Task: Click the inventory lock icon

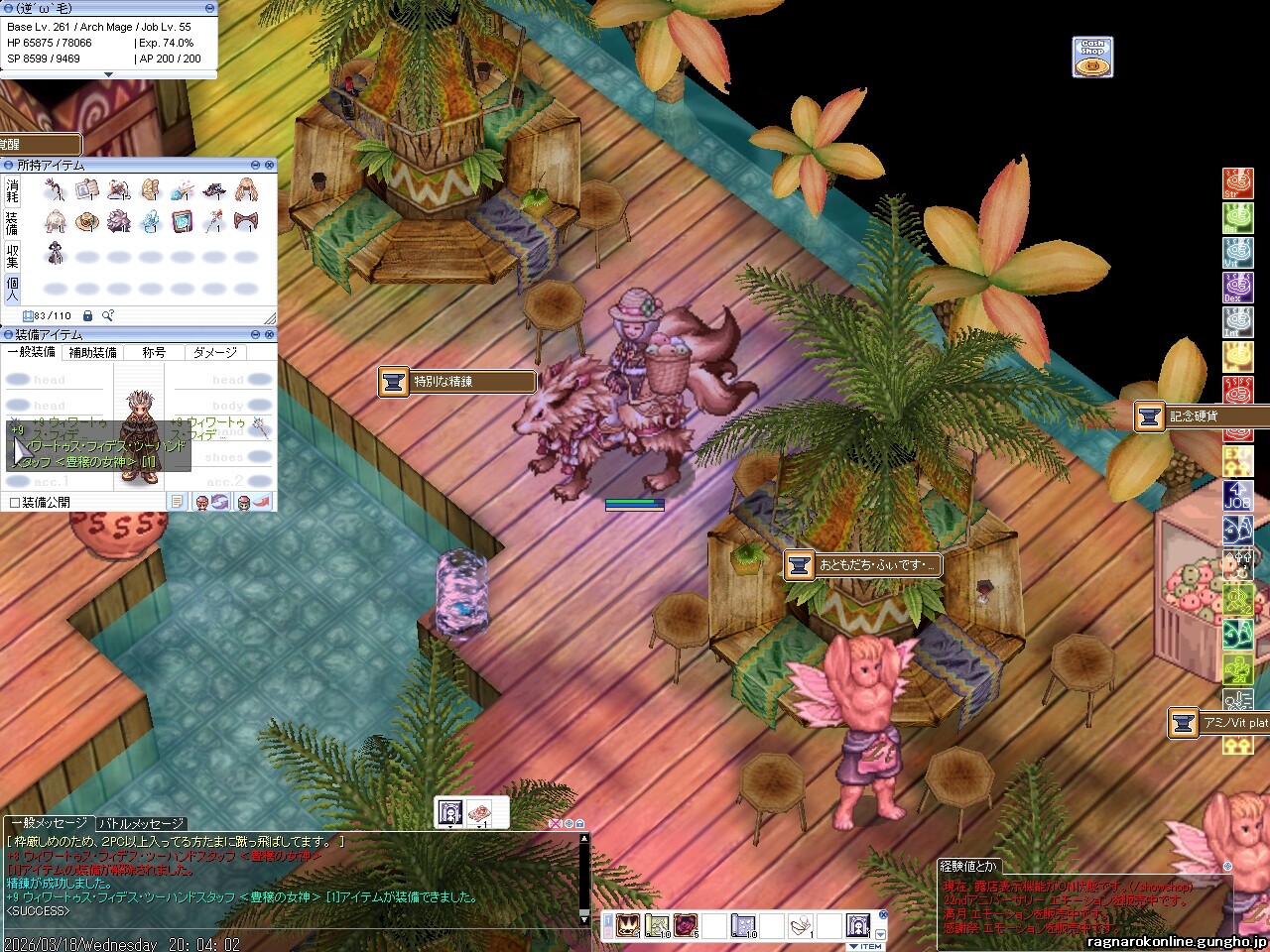Action: coord(87,315)
